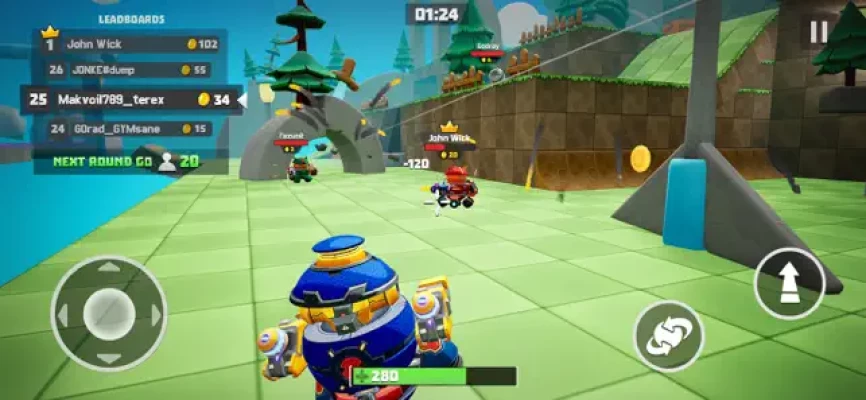
Task: Select the Makvoil789_terex leaderboard row
Action: point(130,100)
